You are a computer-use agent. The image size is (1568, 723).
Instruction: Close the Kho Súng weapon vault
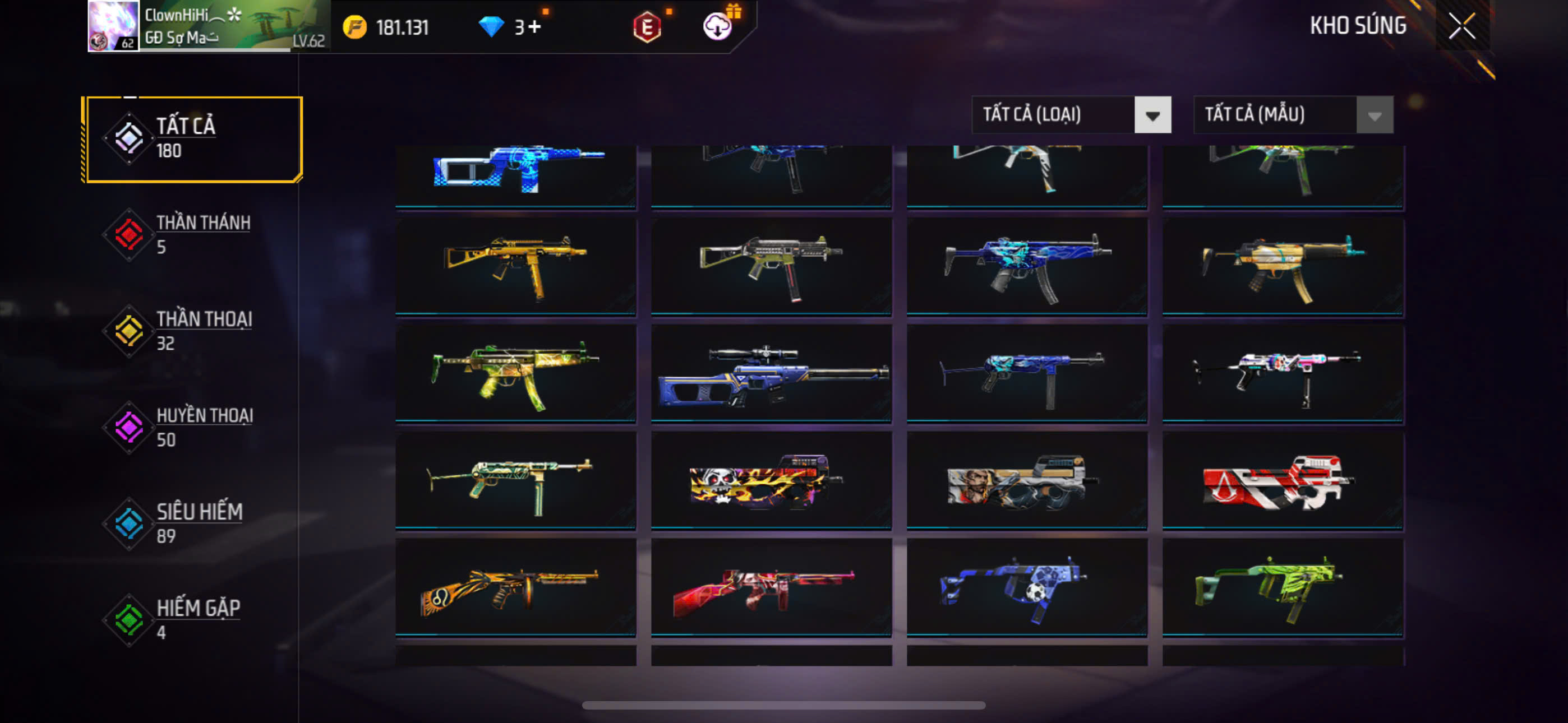(x=1461, y=26)
